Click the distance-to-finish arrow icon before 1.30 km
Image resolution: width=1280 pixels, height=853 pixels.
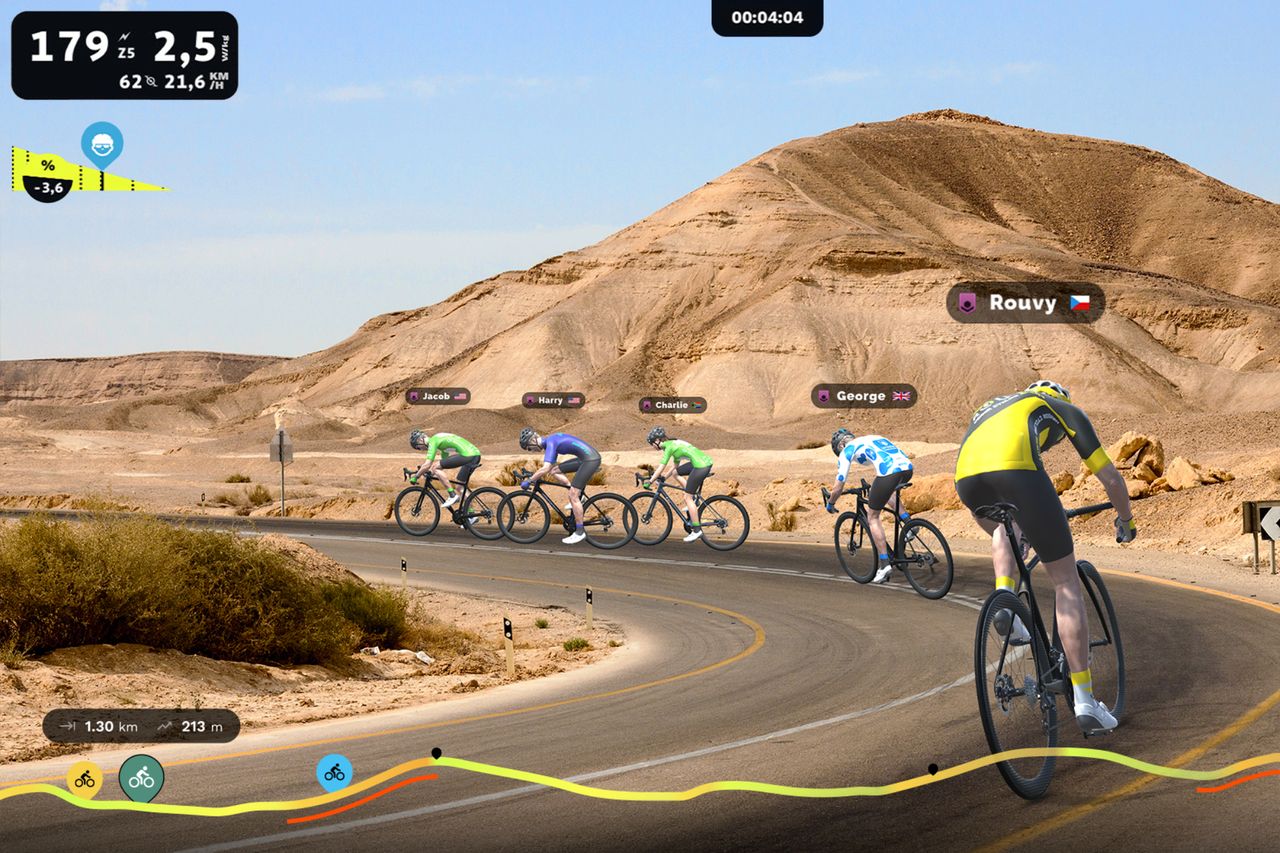click(x=67, y=727)
